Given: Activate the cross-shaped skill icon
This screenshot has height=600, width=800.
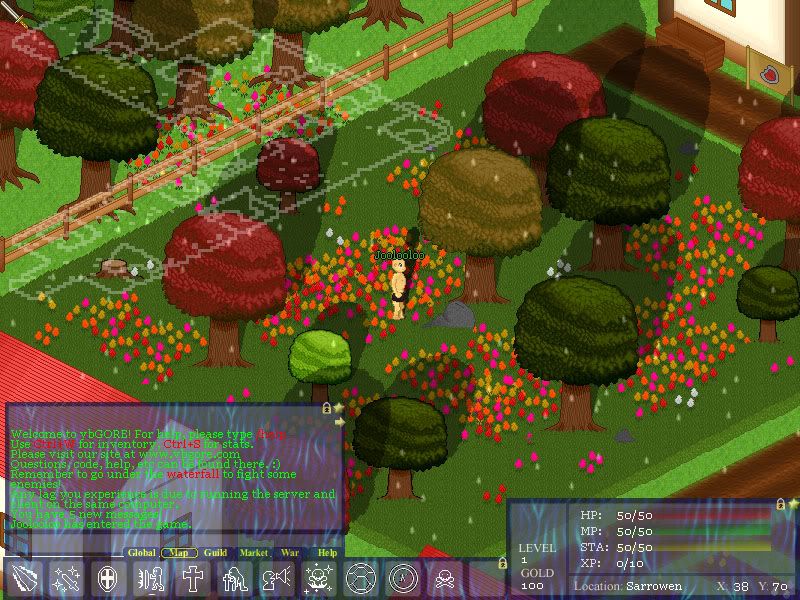Looking at the screenshot, I should click(x=191, y=579).
